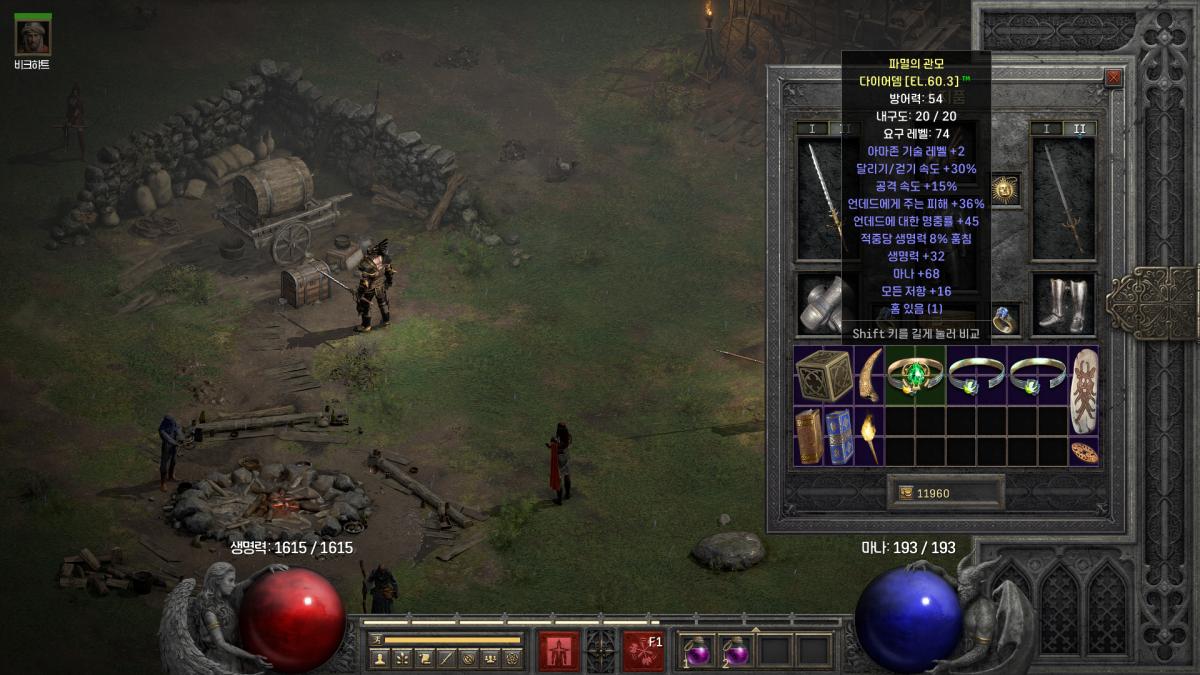Screen dimensions: 1200x675
Task: Close the inventory panel
Action: [x=1113, y=77]
